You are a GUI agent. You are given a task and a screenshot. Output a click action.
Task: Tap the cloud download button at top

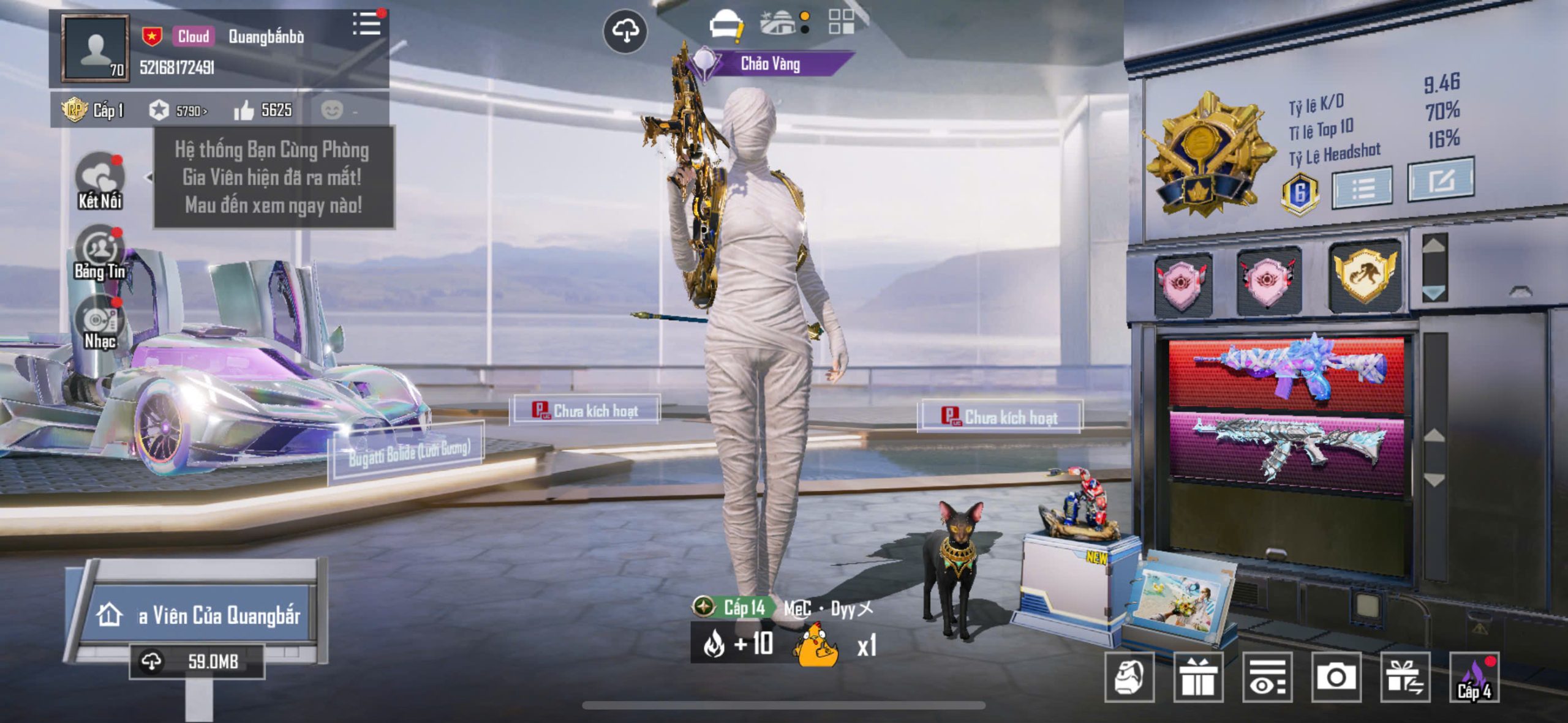pos(625,31)
